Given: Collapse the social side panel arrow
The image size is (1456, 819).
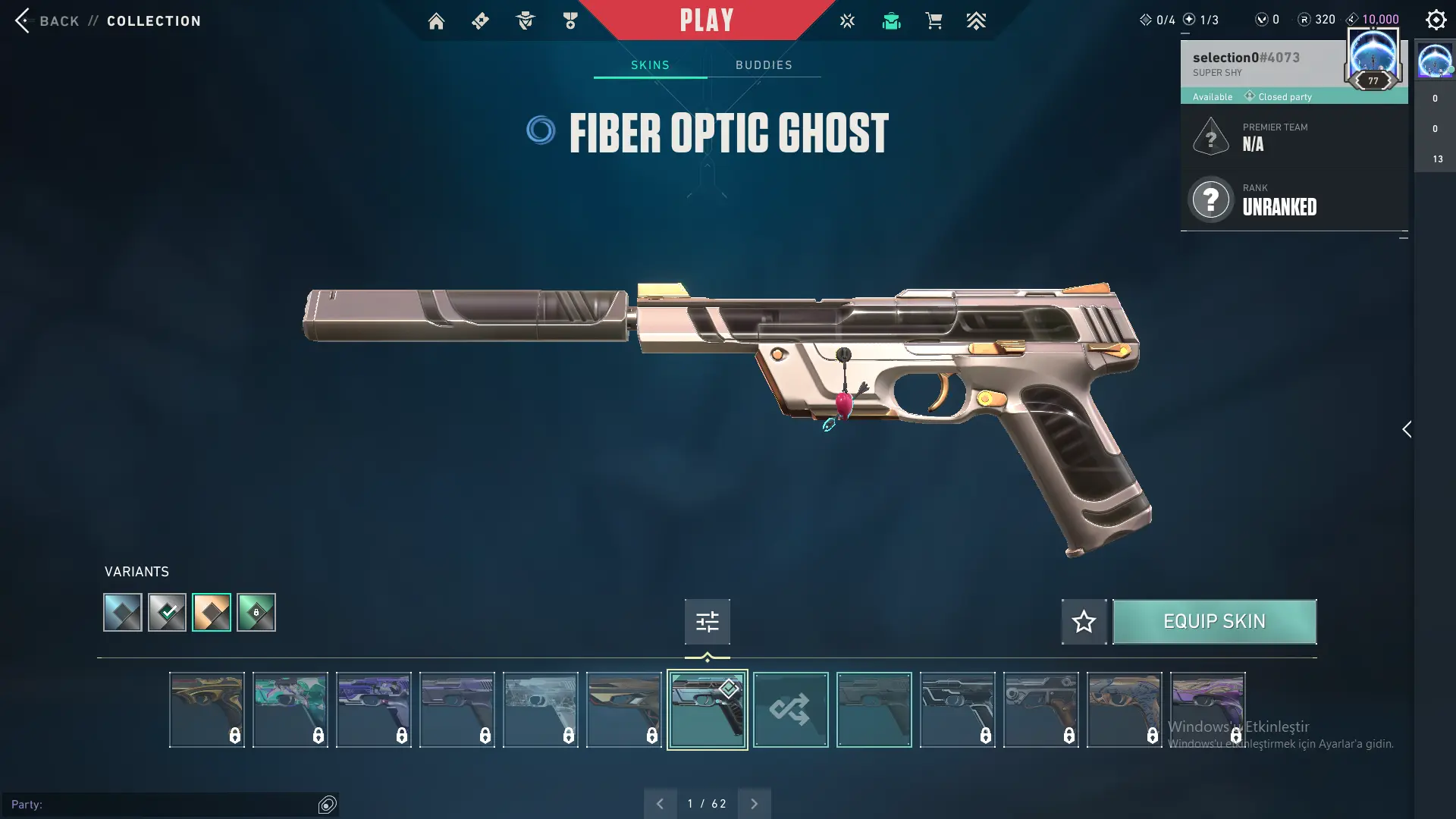Looking at the screenshot, I should coord(1407,430).
